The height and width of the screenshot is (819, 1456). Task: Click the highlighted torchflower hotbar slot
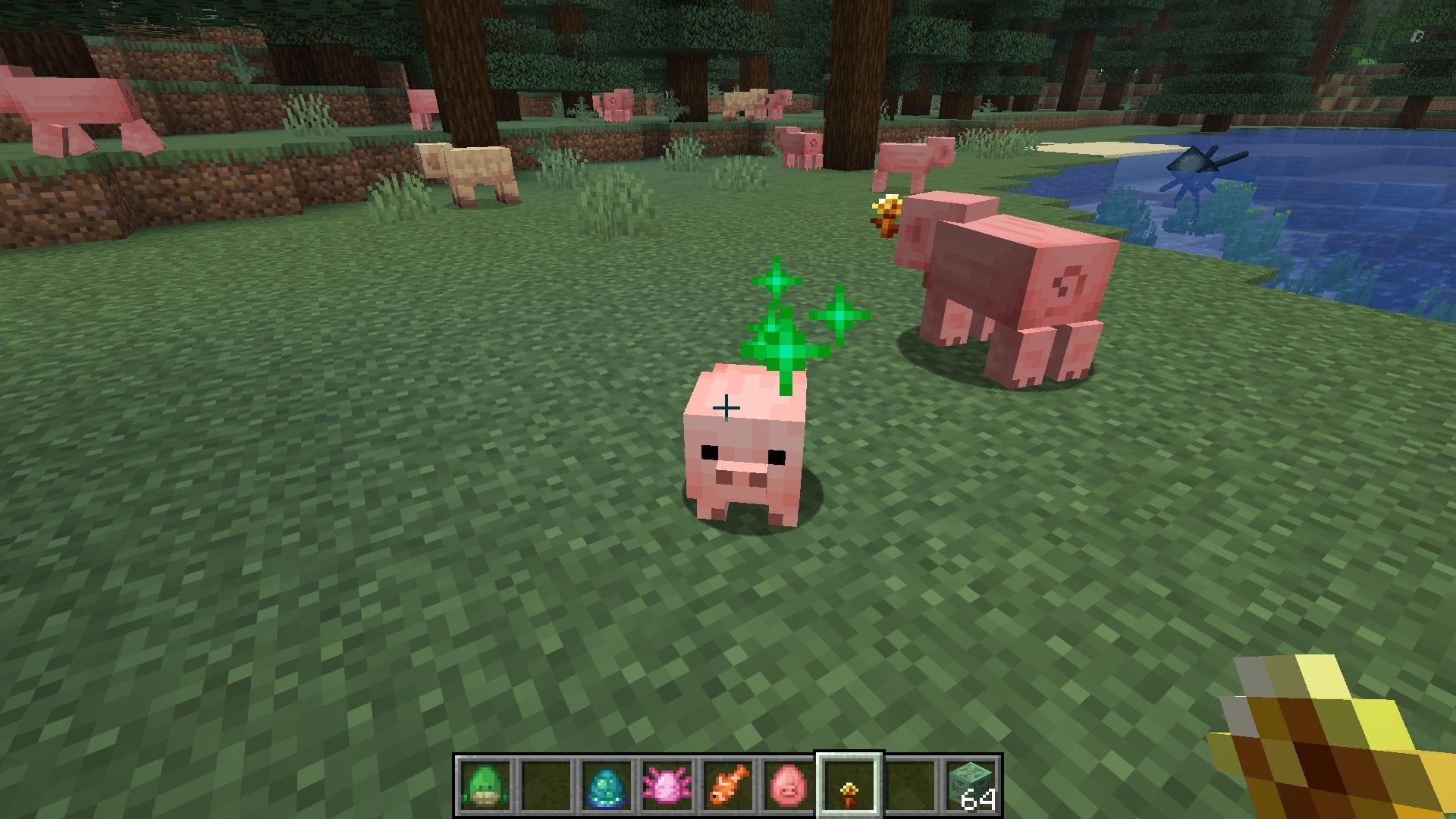849,786
